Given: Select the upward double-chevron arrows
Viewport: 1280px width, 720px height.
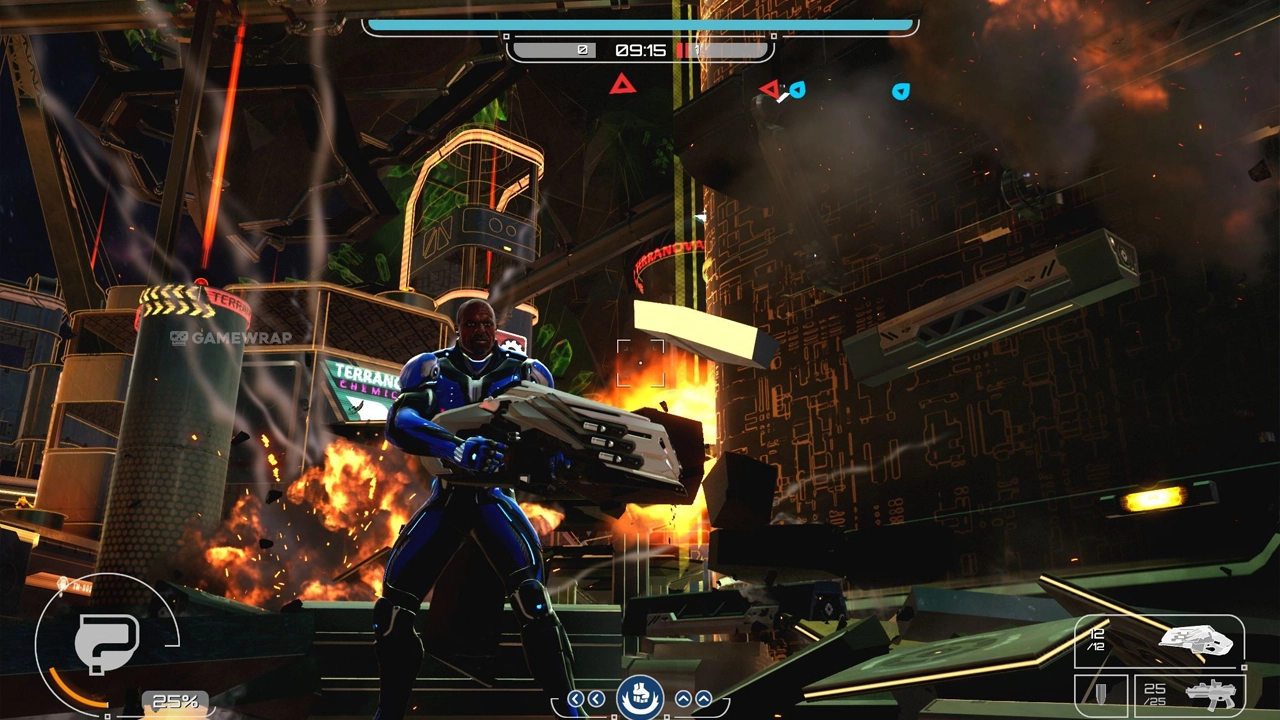Looking at the screenshot, I should pyautogui.click(x=694, y=699).
